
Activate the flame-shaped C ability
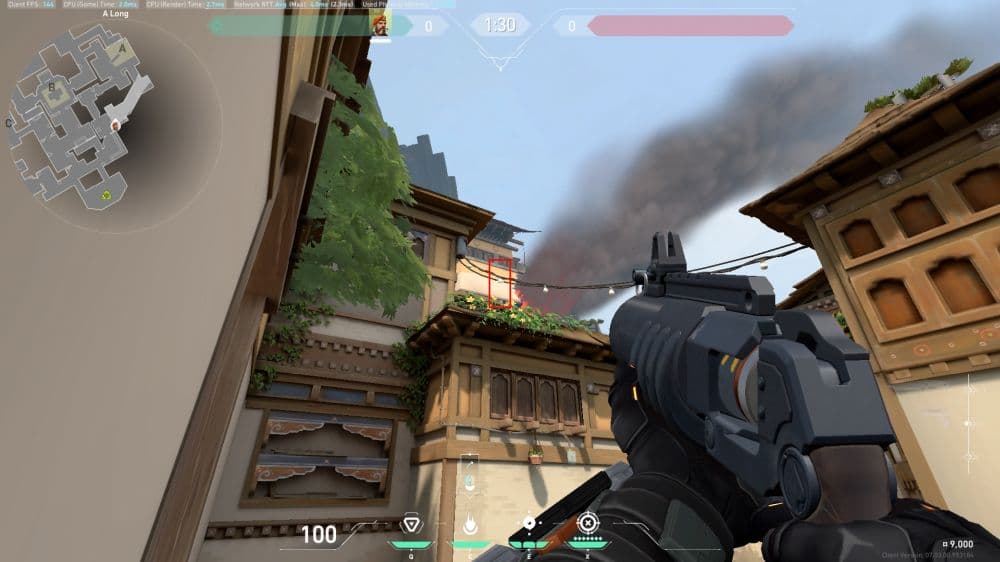pos(469,524)
